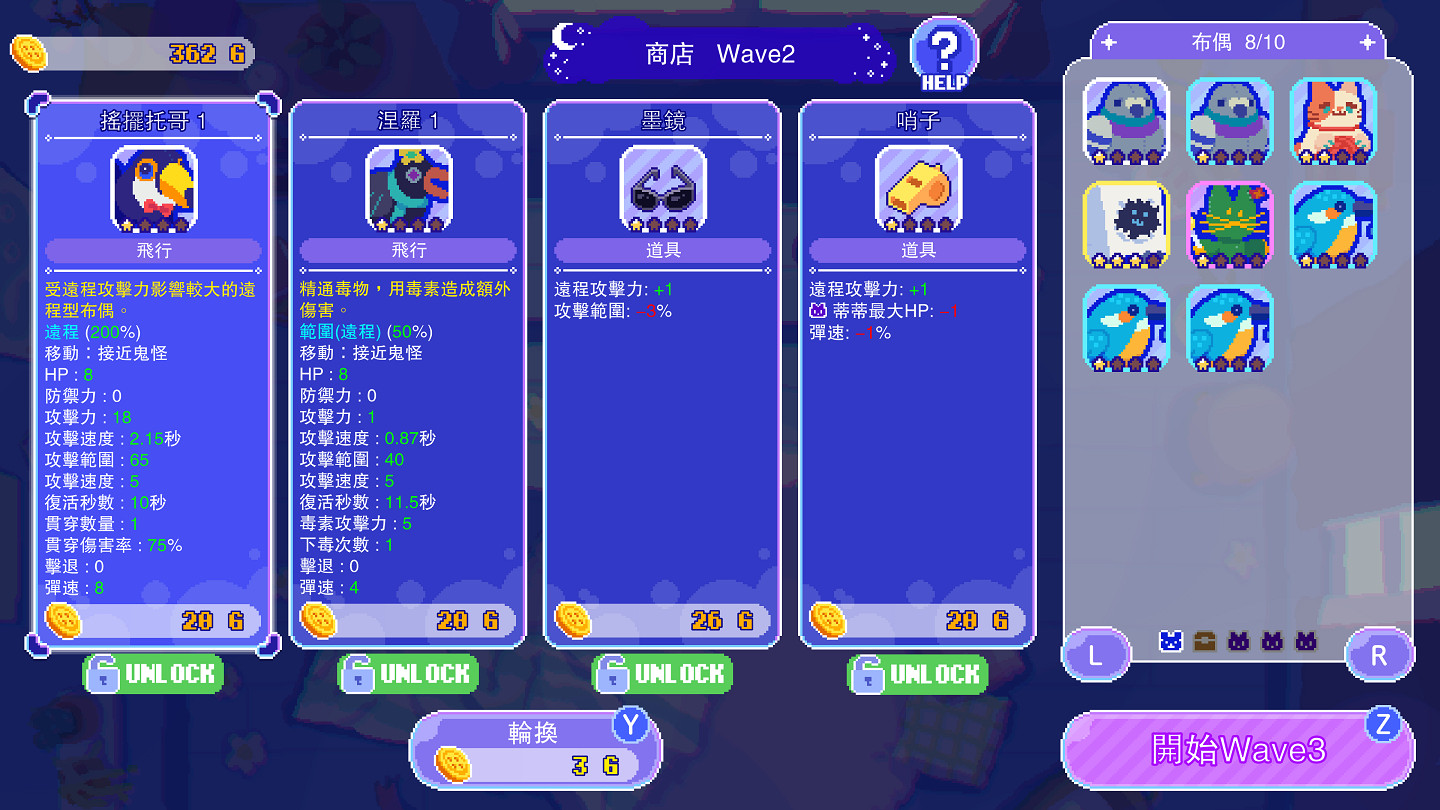Select the green cat puppet thumbnail in inventory

point(1229,225)
